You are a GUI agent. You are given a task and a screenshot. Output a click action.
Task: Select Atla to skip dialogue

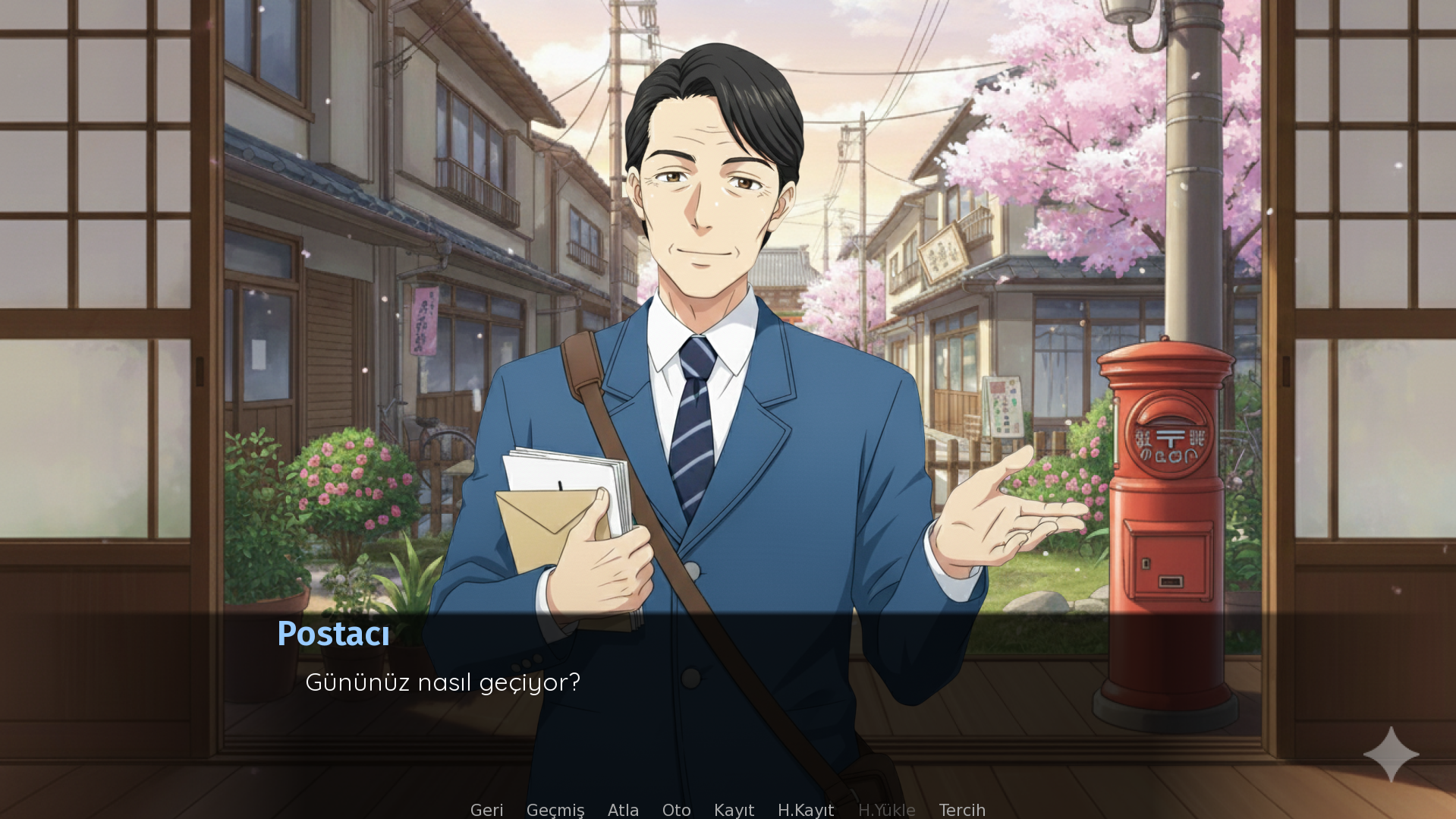pyautogui.click(x=622, y=810)
